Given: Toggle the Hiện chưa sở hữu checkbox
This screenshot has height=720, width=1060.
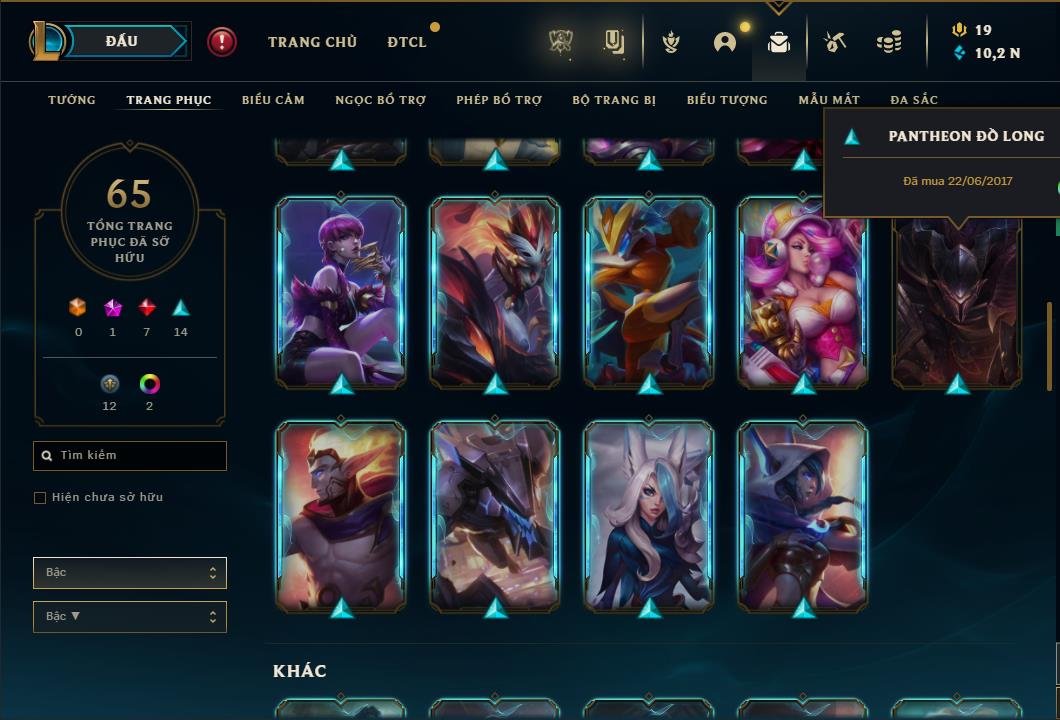Looking at the screenshot, I should click(x=40, y=497).
